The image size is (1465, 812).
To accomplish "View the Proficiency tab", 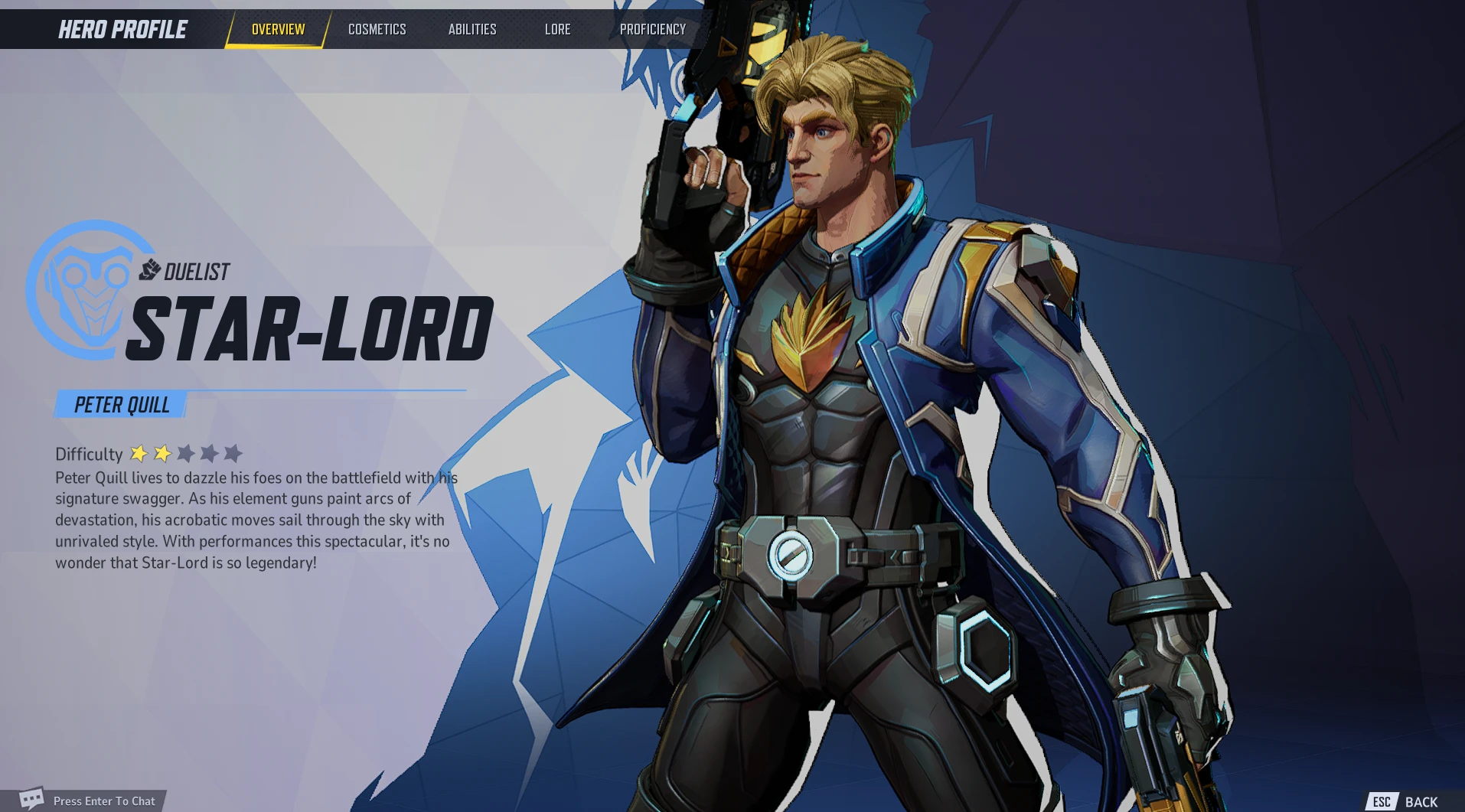I will (x=652, y=30).
